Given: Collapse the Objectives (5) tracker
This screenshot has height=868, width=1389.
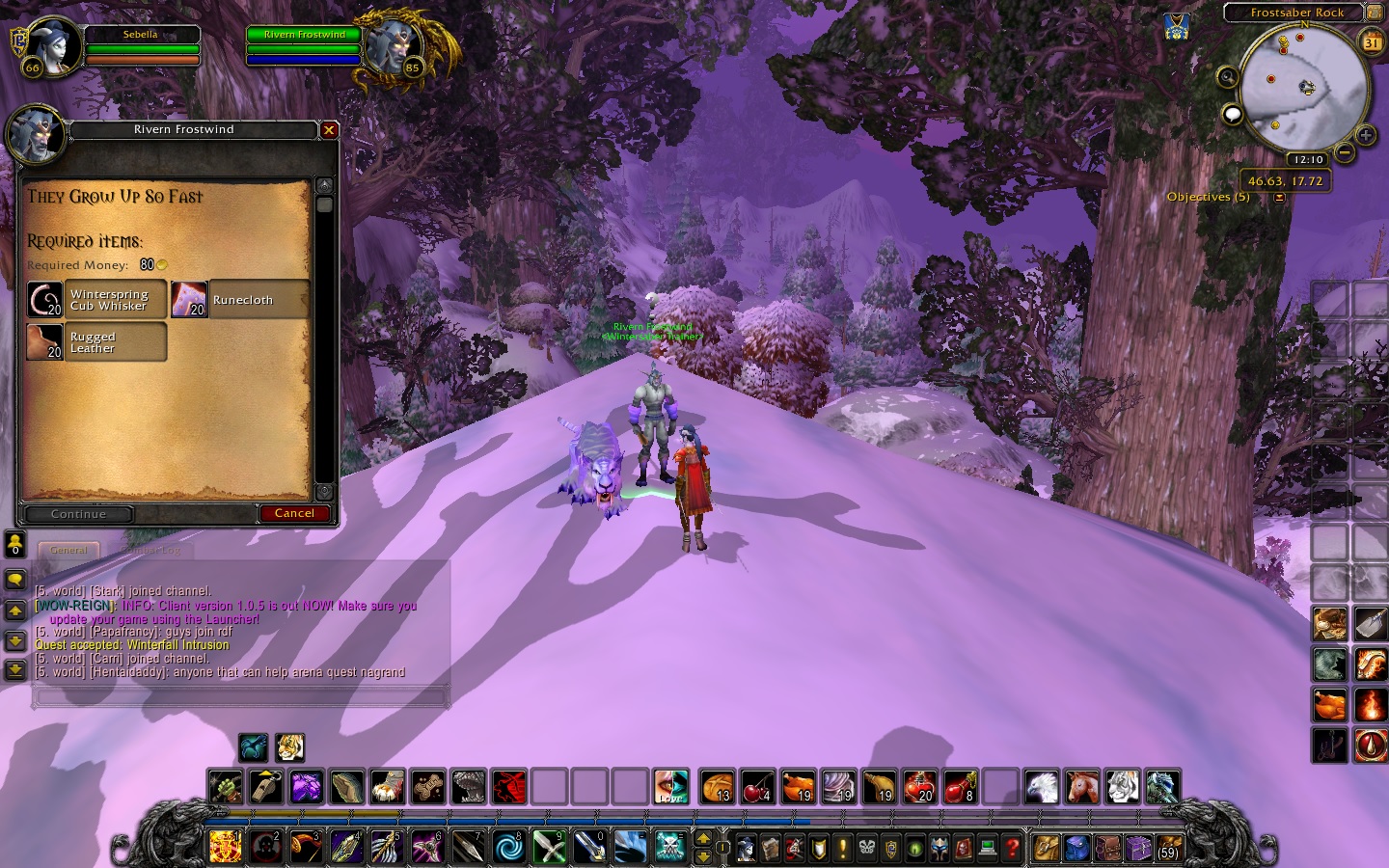Looking at the screenshot, I should click(1279, 196).
